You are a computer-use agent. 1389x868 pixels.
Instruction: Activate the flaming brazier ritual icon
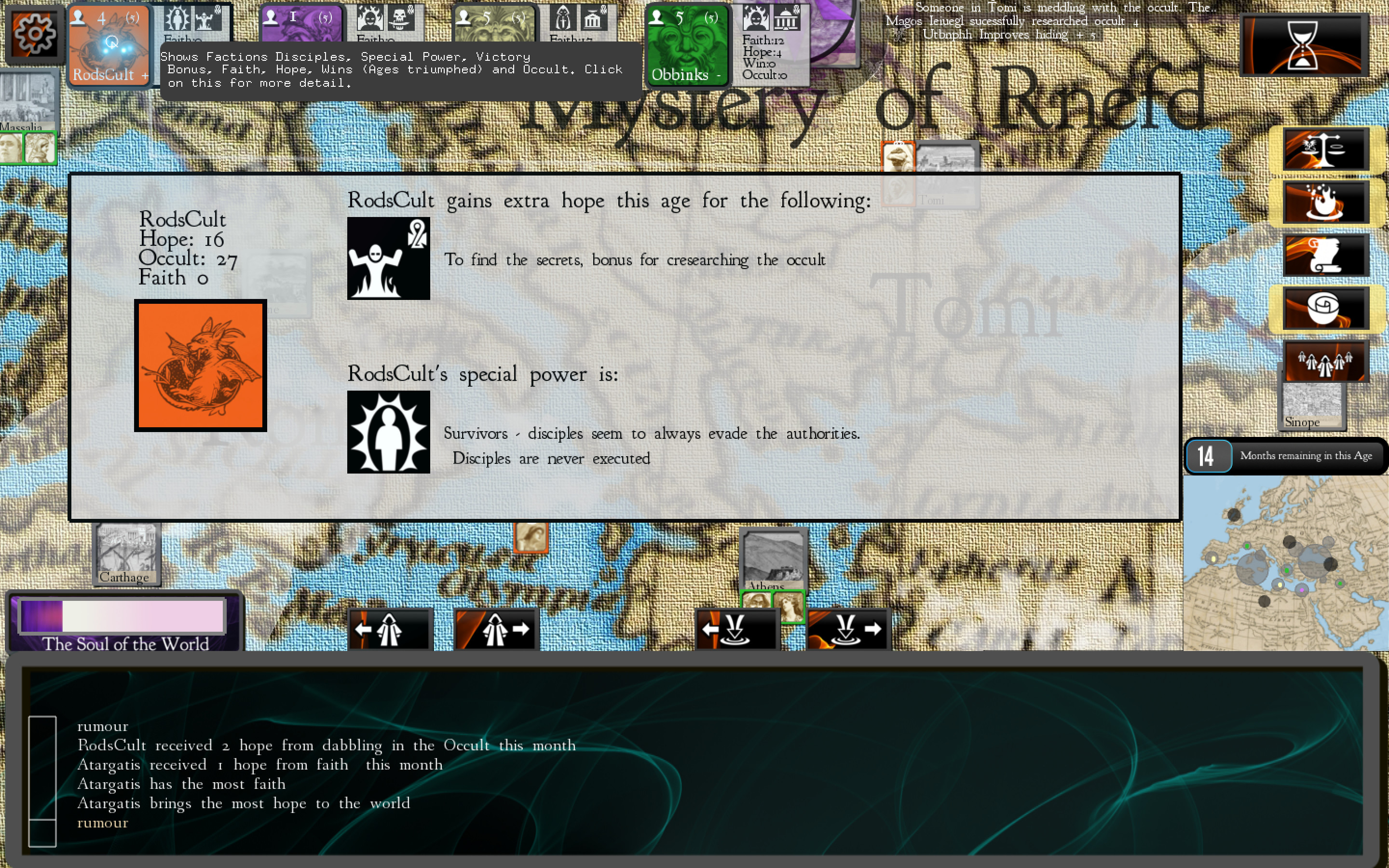coord(1324,202)
